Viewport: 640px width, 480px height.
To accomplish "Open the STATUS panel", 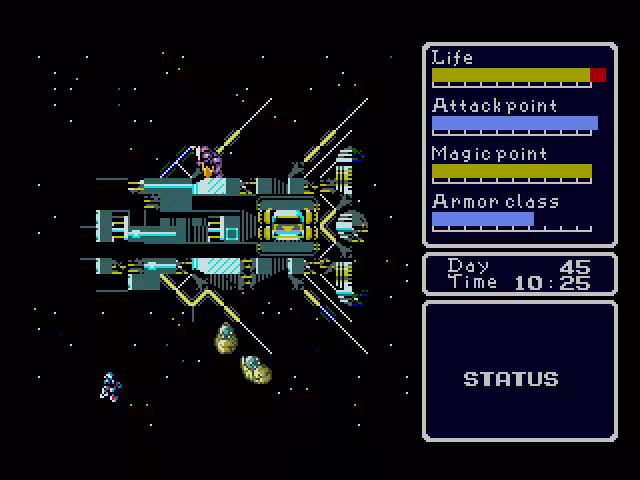I will click(510, 379).
